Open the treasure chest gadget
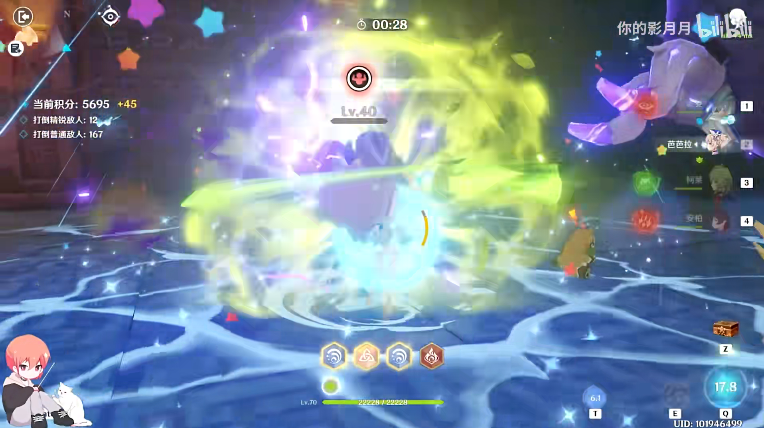 pos(725,329)
